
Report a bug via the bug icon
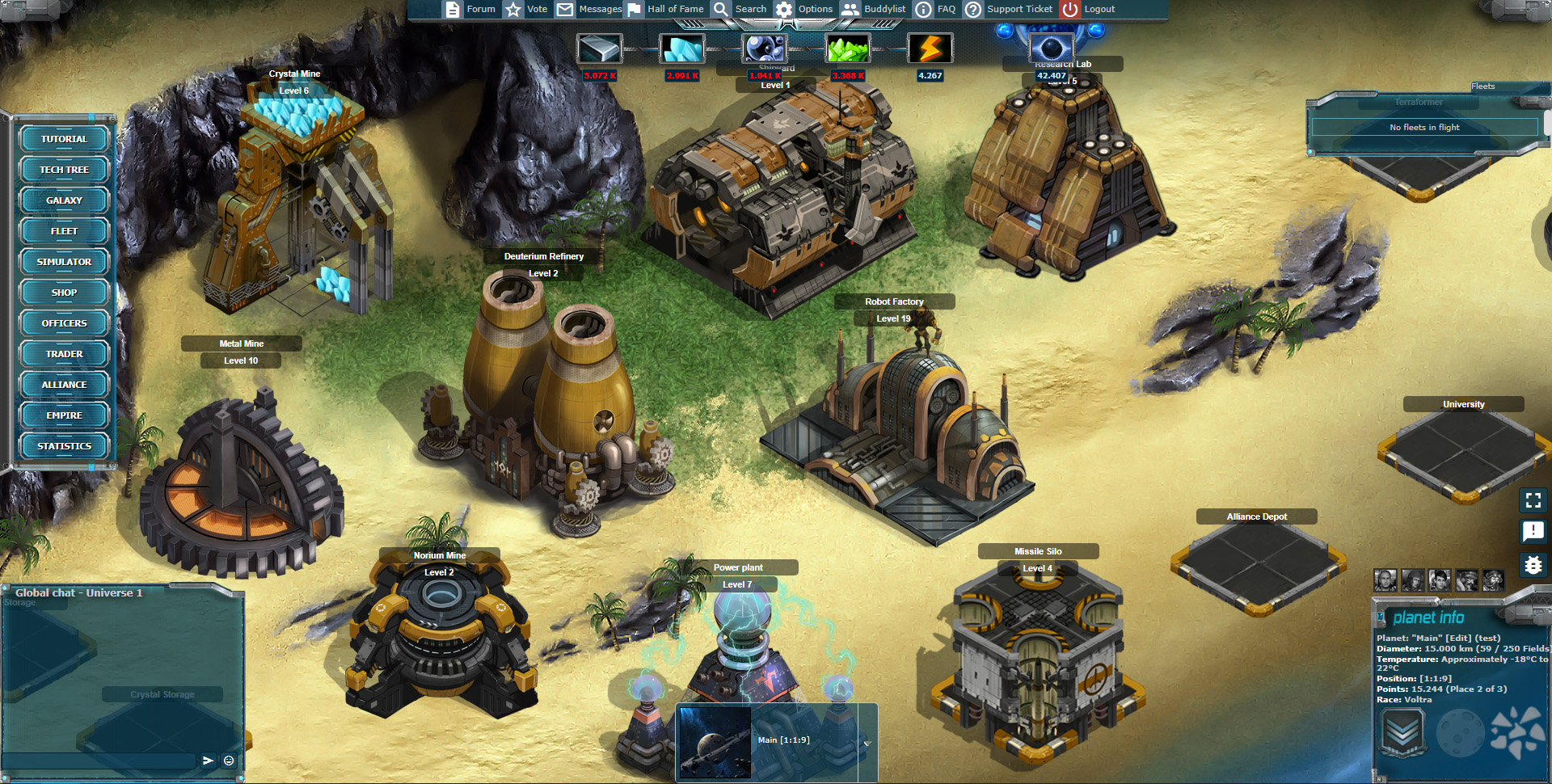(x=1533, y=565)
